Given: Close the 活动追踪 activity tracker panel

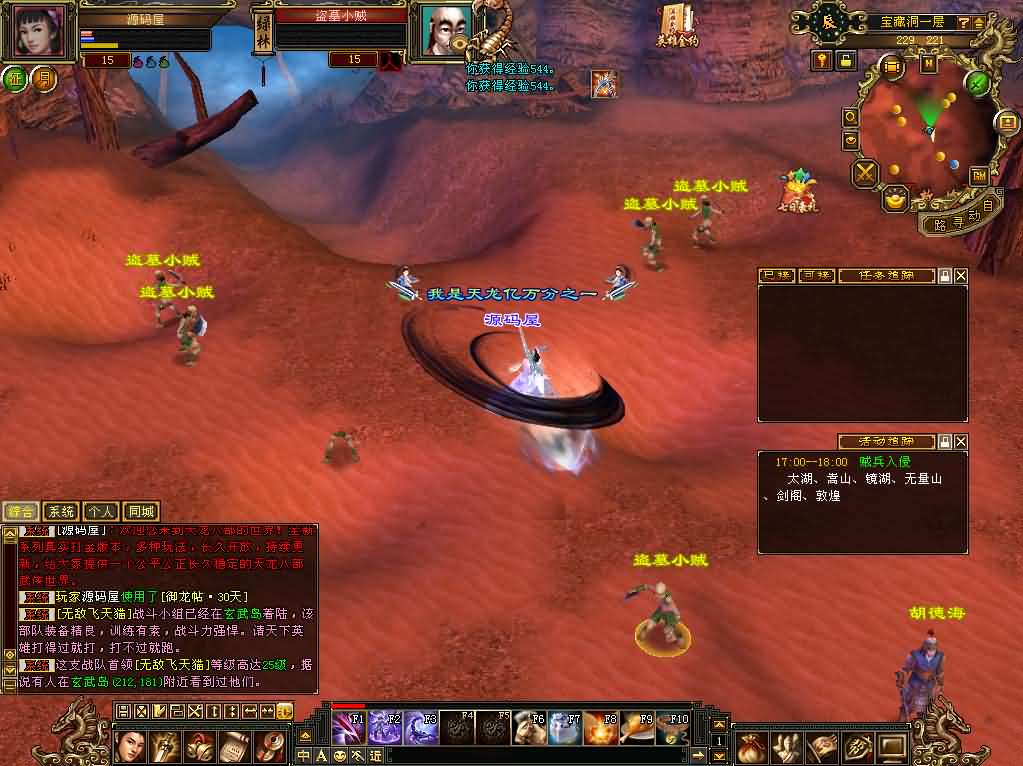Looking at the screenshot, I should click(x=961, y=441).
